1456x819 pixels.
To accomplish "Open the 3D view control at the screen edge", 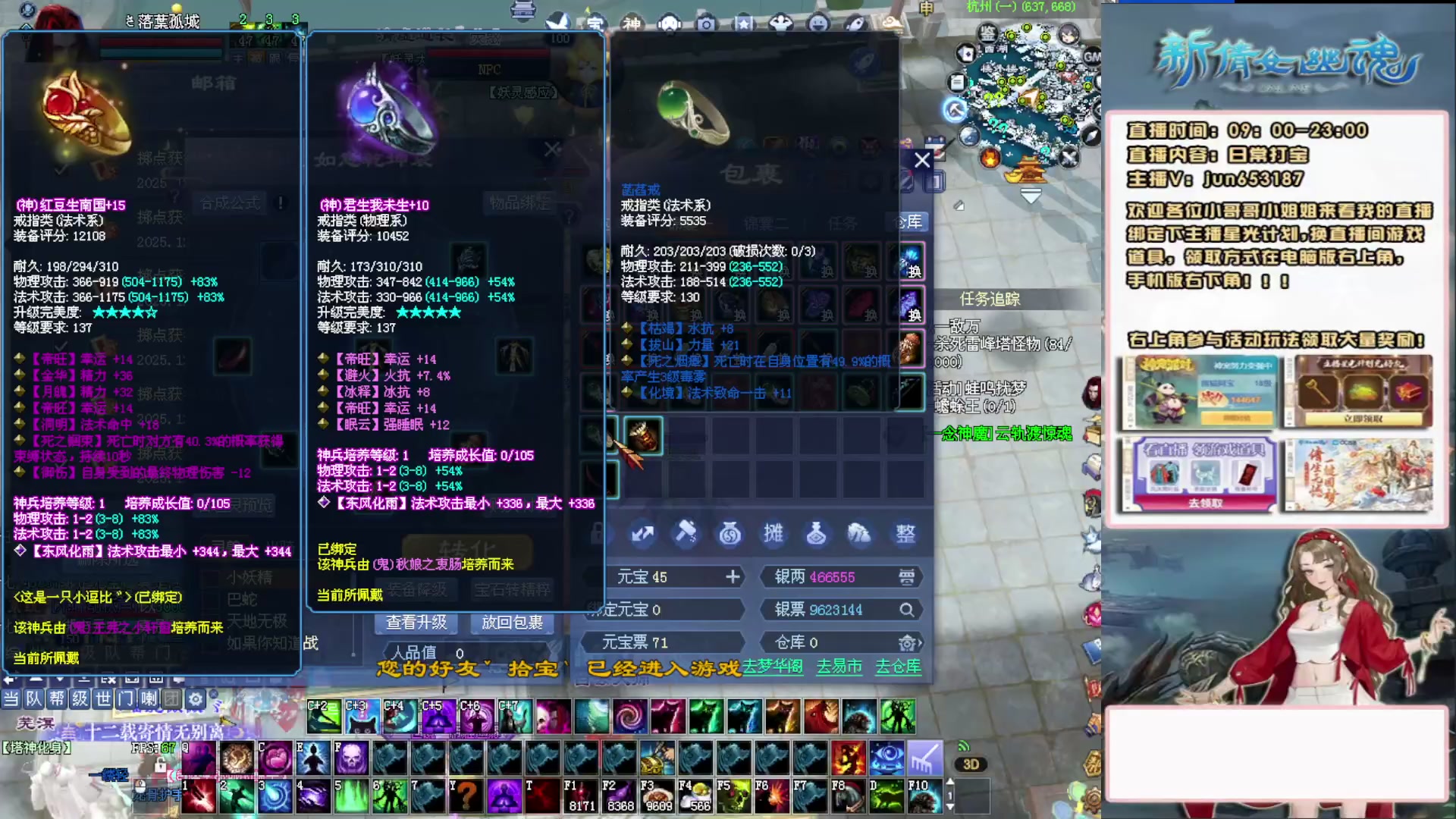I will 972,764.
